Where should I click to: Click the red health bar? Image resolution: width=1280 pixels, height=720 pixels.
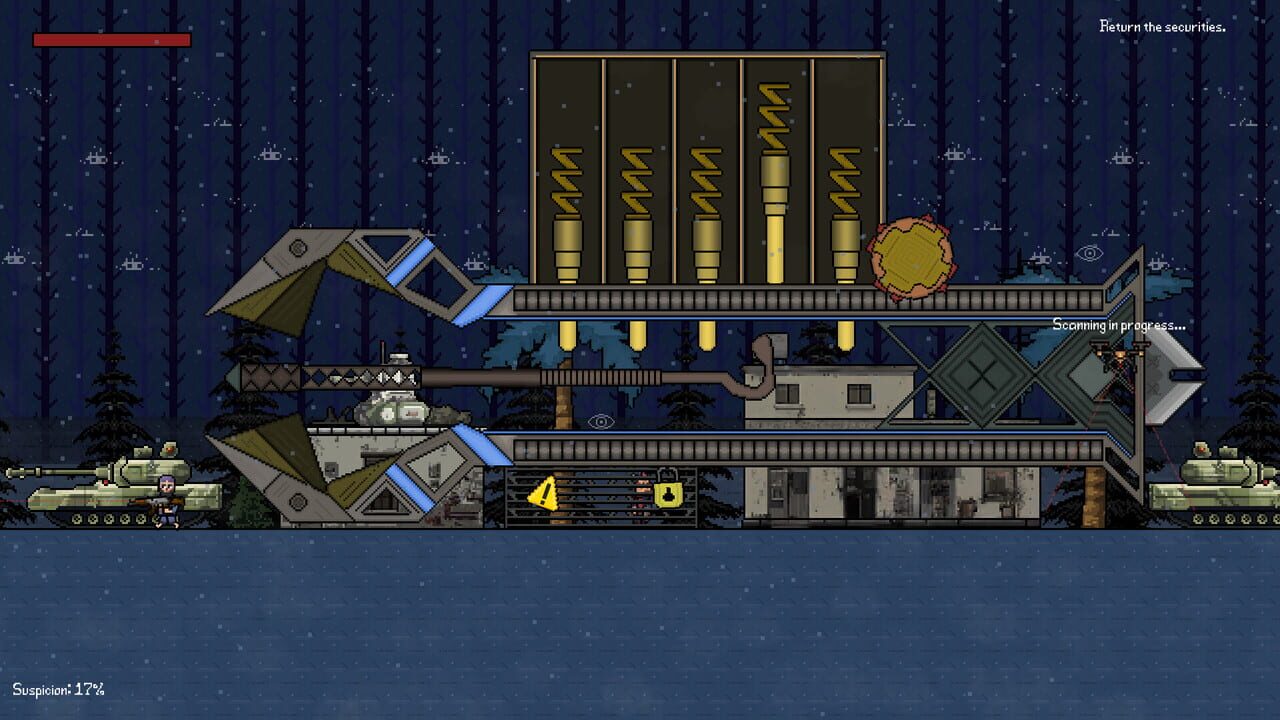110,40
